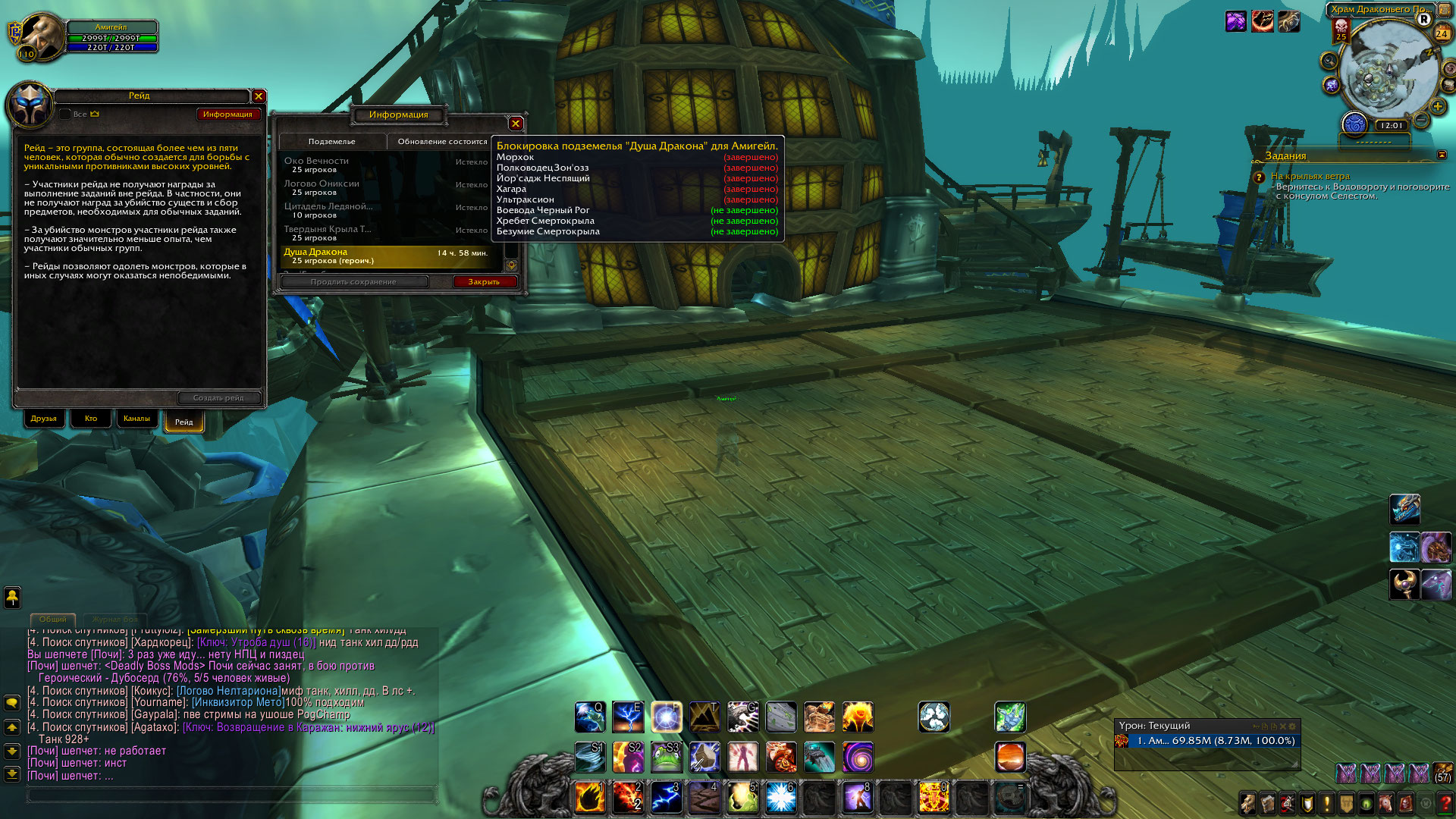
Task: Click the red Закрыть button
Action: pyautogui.click(x=484, y=282)
